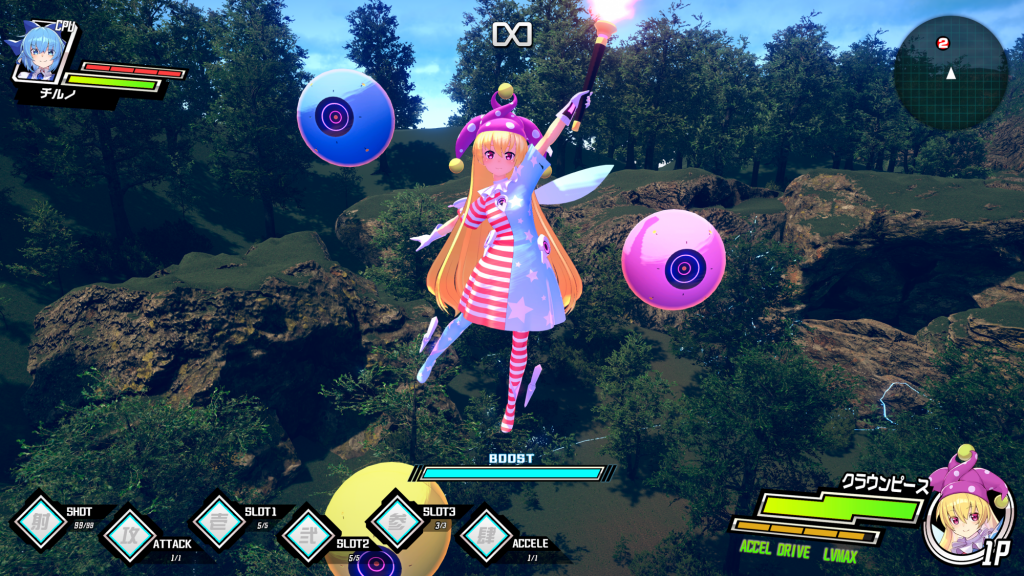Image resolution: width=1024 pixels, height=576 pixels.
Task: Click the circular radar minimap
Action: point(950,72)
